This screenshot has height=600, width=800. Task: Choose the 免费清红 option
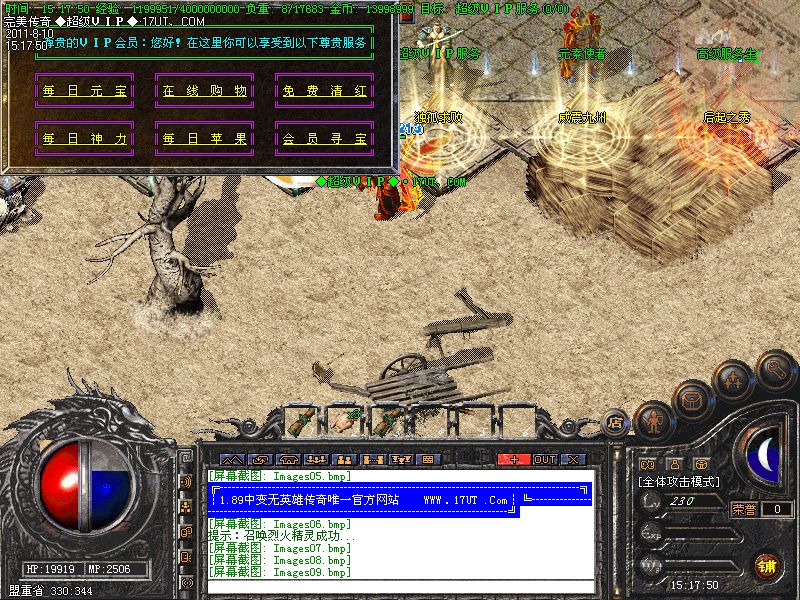click(x=323, y=91)
